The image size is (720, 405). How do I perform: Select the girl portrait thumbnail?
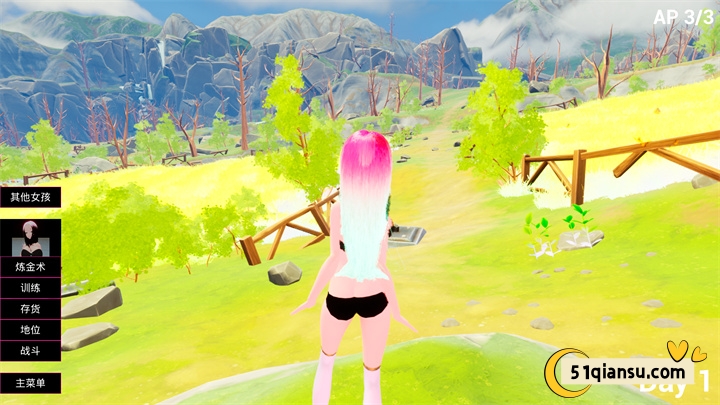click(30, 240)
